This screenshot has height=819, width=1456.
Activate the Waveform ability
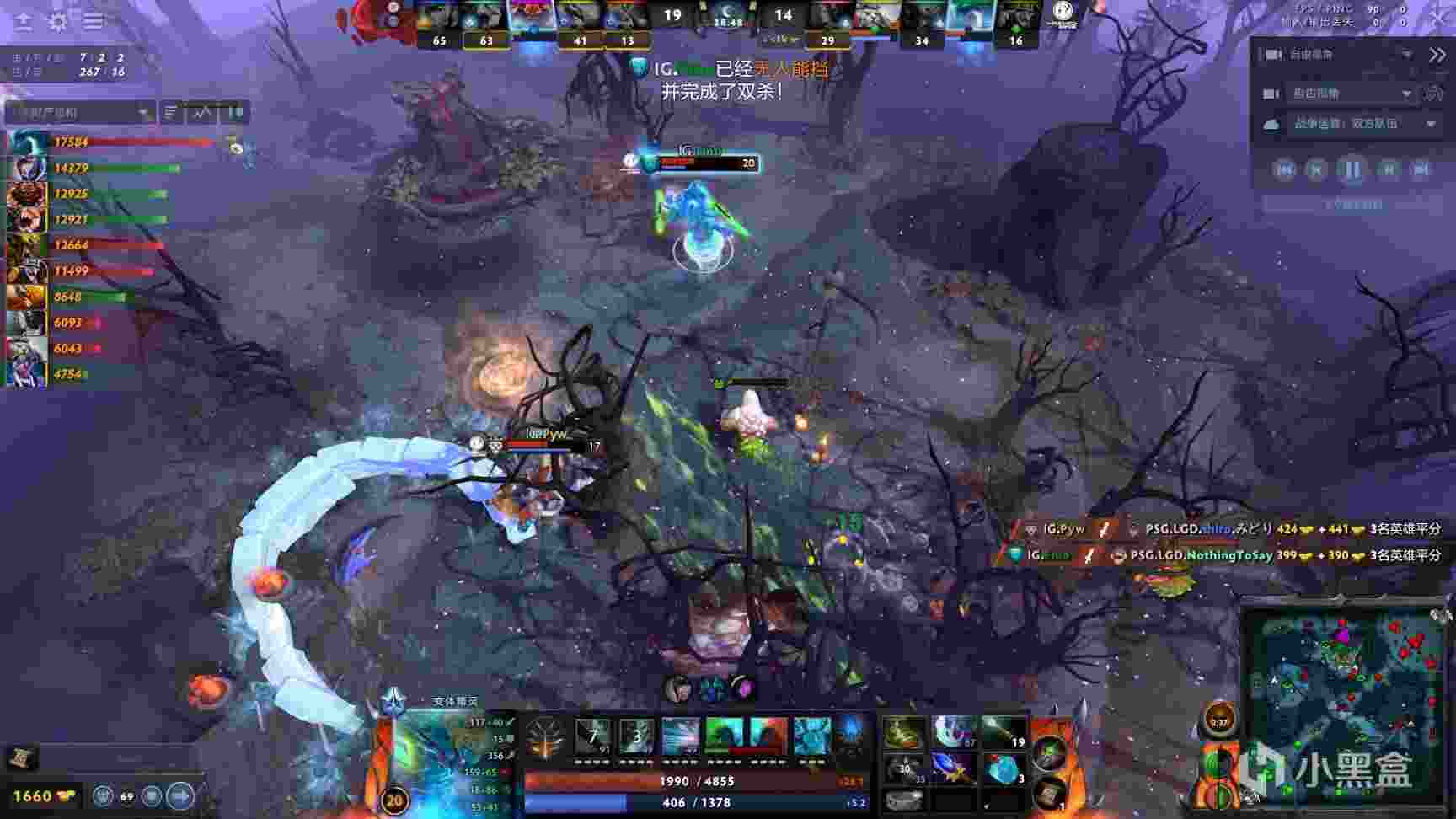tap(592, 736)
